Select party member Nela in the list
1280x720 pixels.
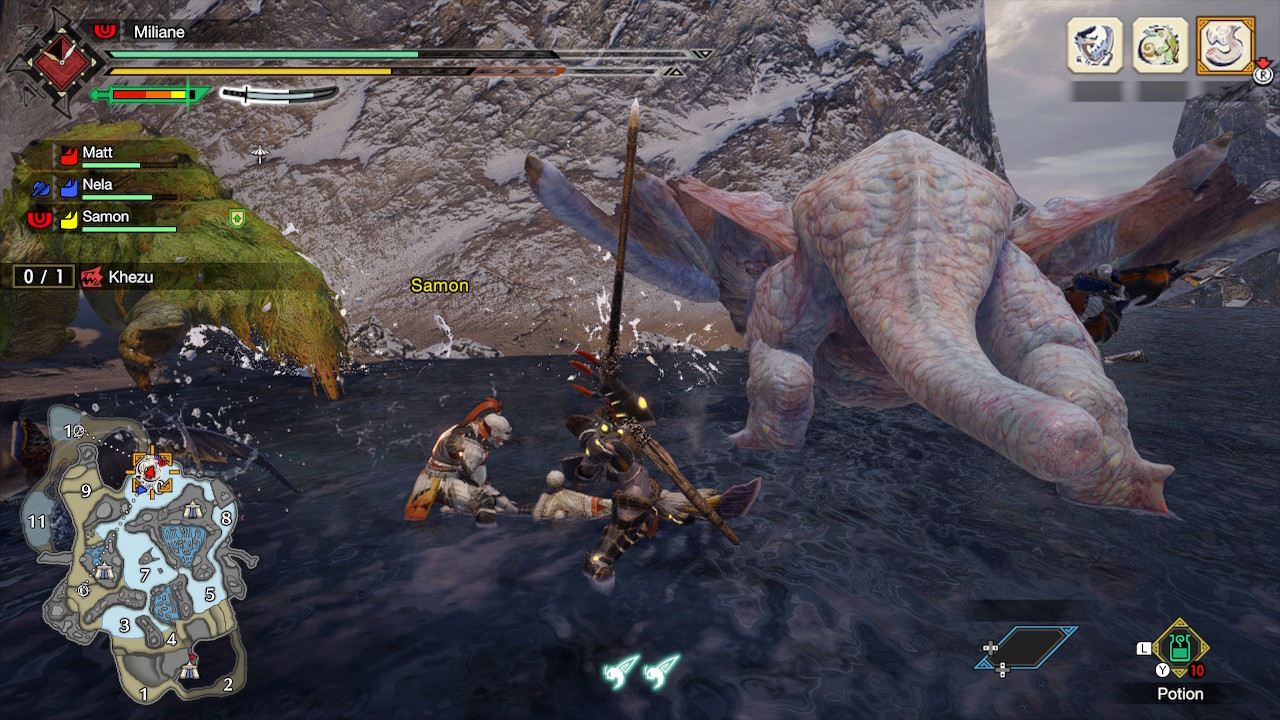(98, 185)
